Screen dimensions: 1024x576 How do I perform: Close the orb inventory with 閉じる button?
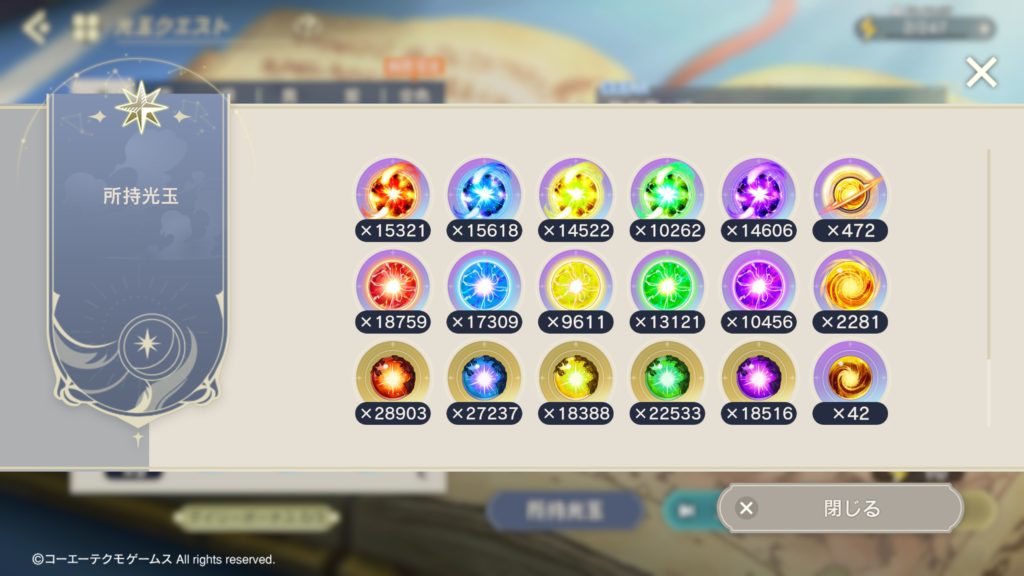[x=840, y=508]
